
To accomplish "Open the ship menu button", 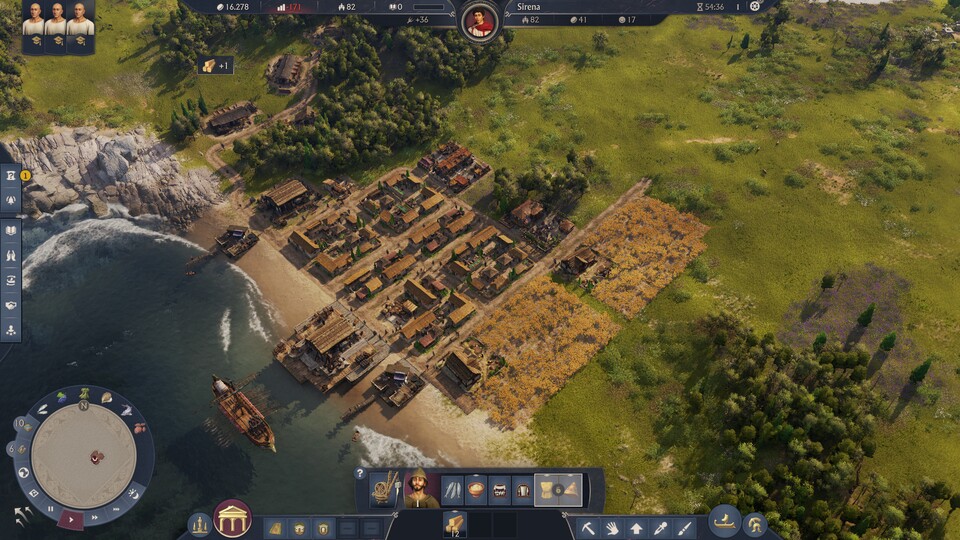I will point(724,520).
